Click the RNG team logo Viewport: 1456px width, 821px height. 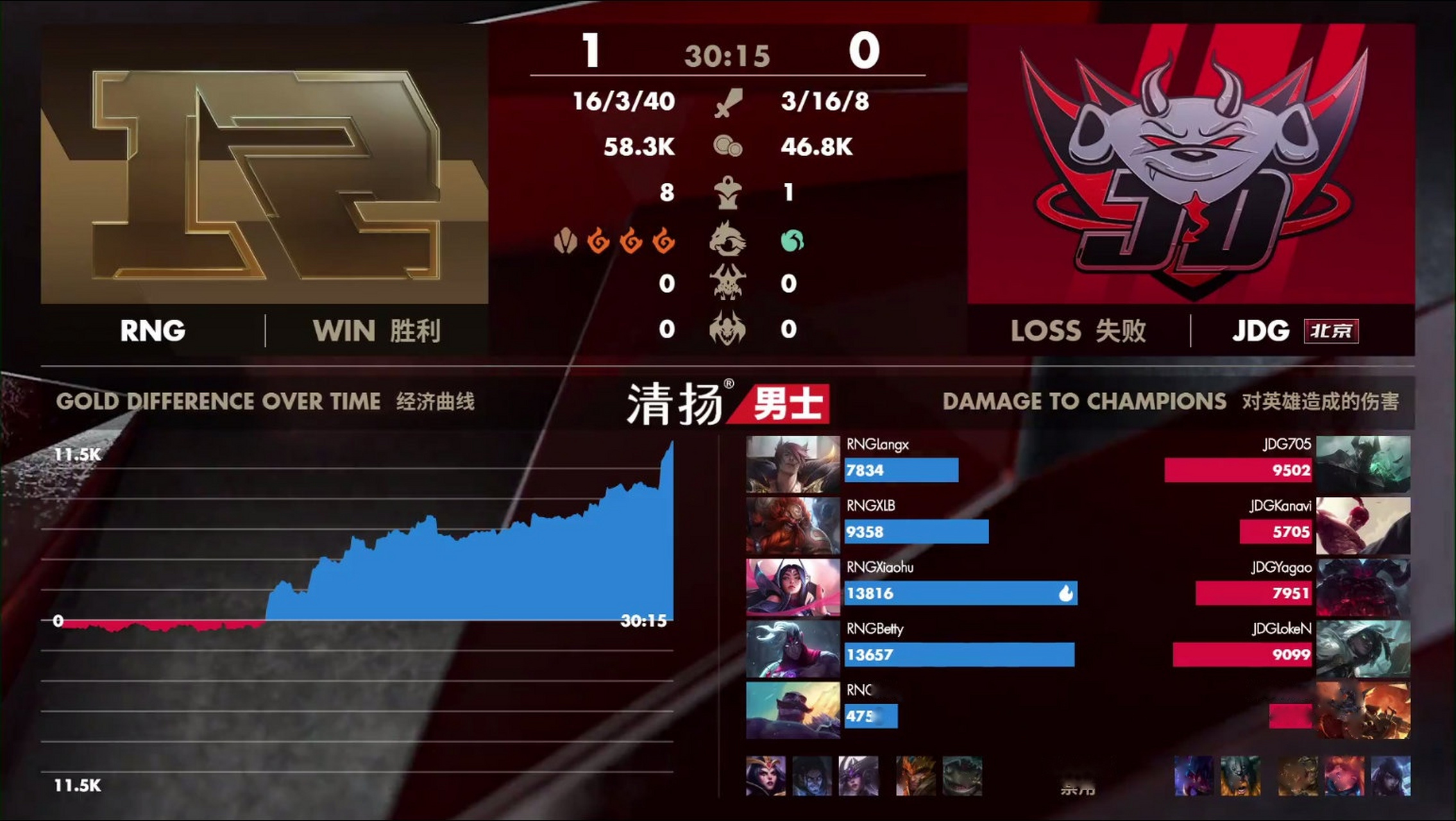(x=264, y=164)
